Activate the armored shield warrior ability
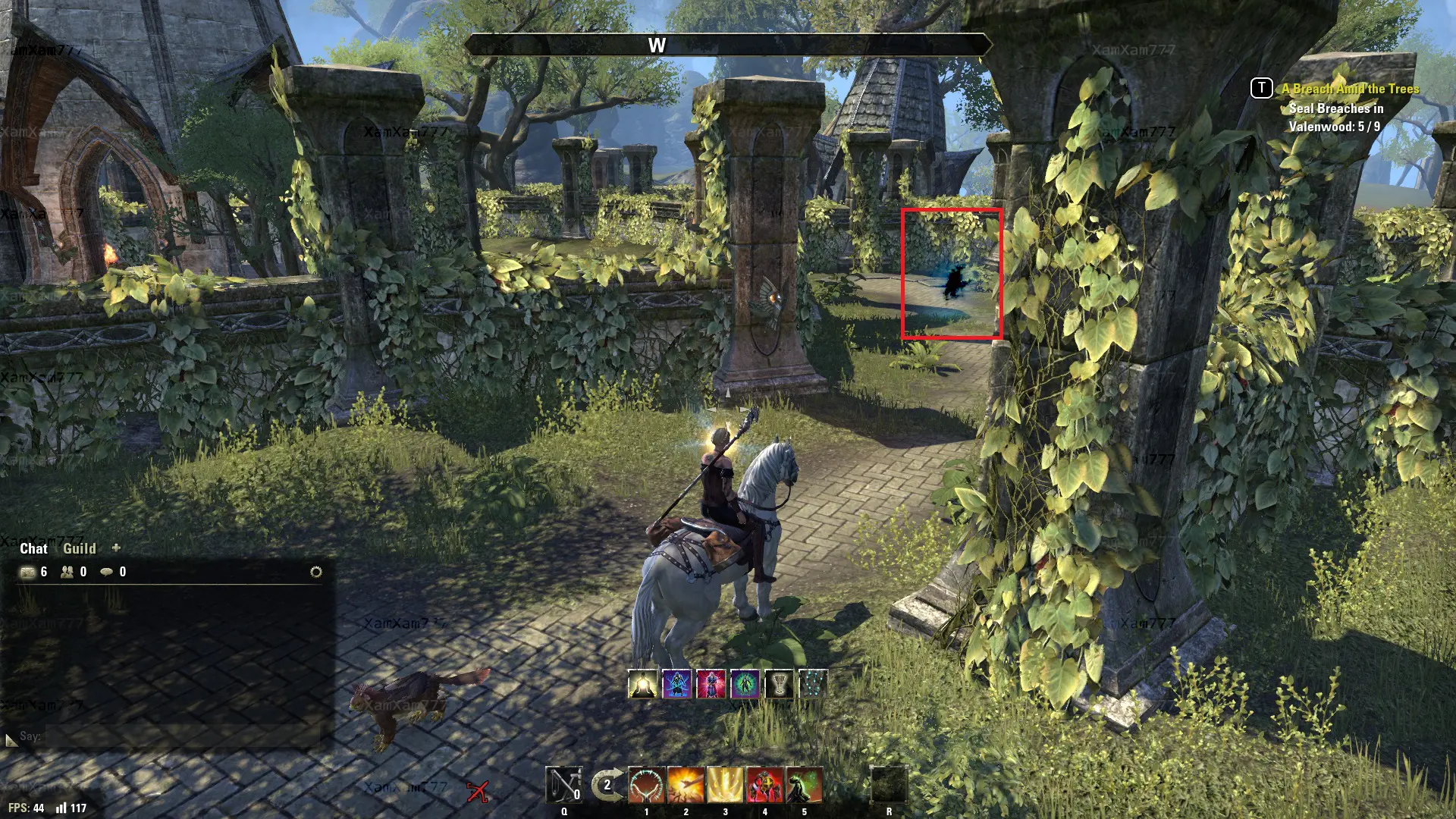Screen dimensions: 1456x819 (764, 785)
